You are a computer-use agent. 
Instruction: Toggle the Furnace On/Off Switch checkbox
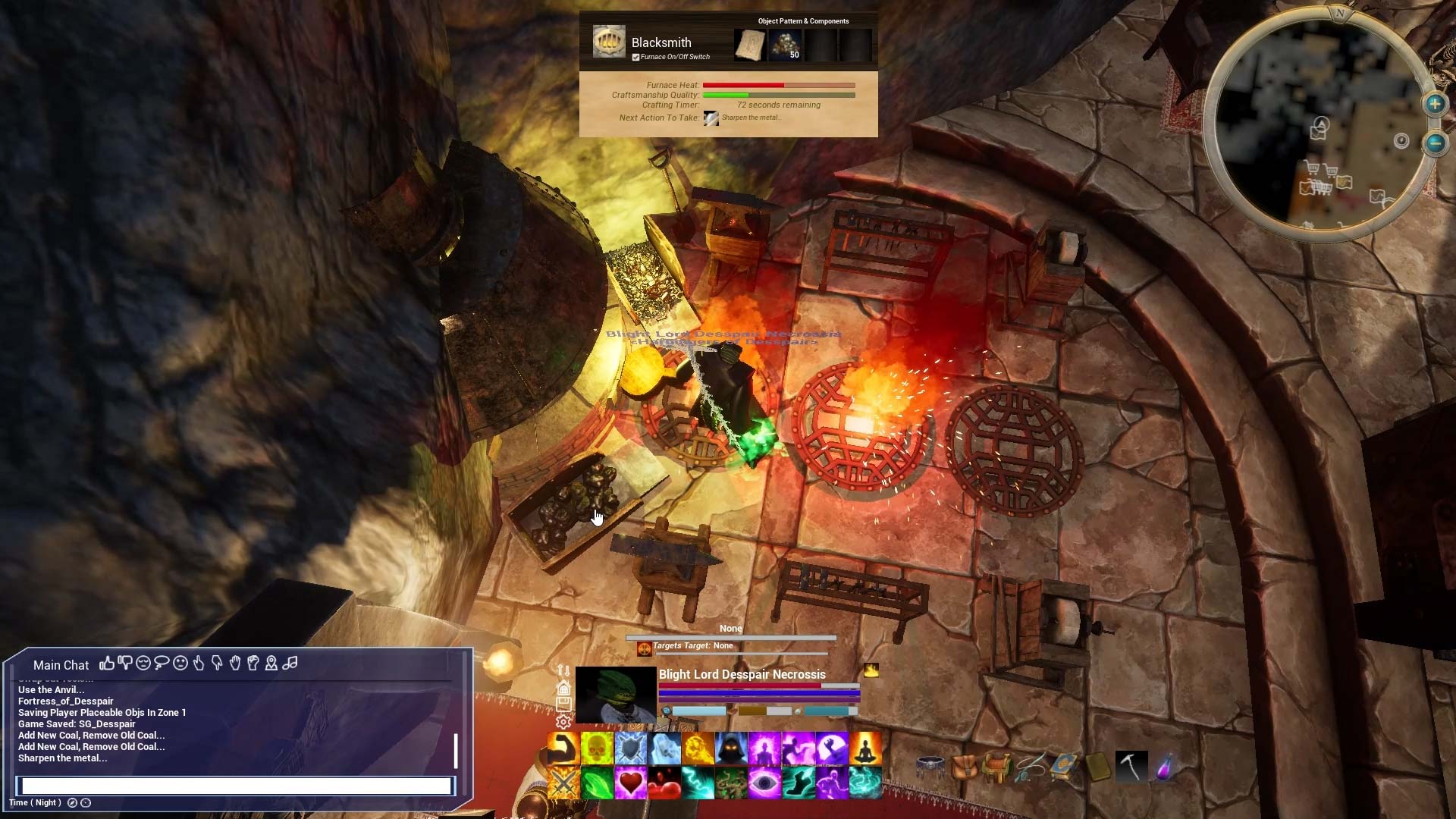[x=635, y=57]
